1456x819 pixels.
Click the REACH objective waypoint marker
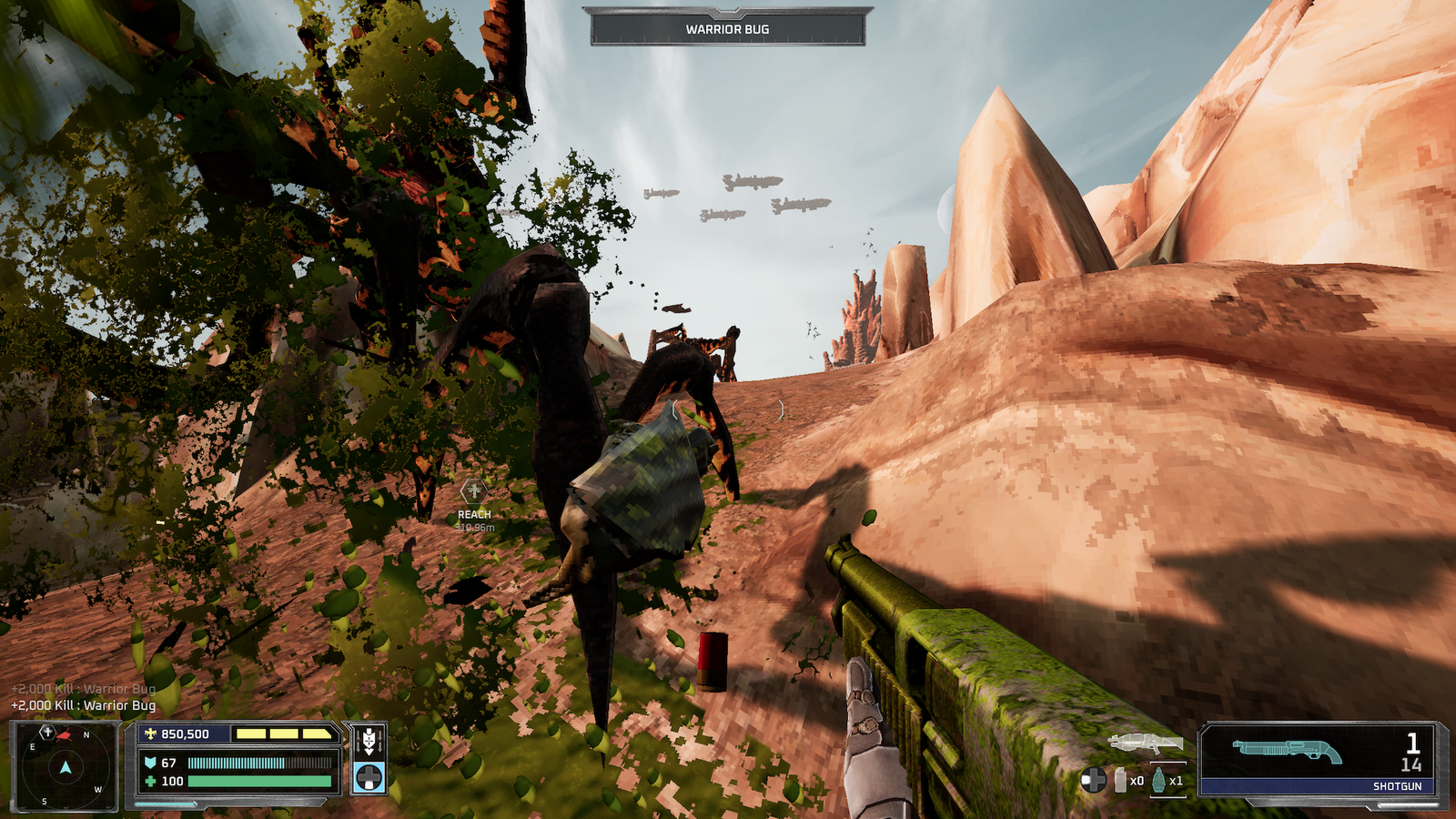[473, 492]
